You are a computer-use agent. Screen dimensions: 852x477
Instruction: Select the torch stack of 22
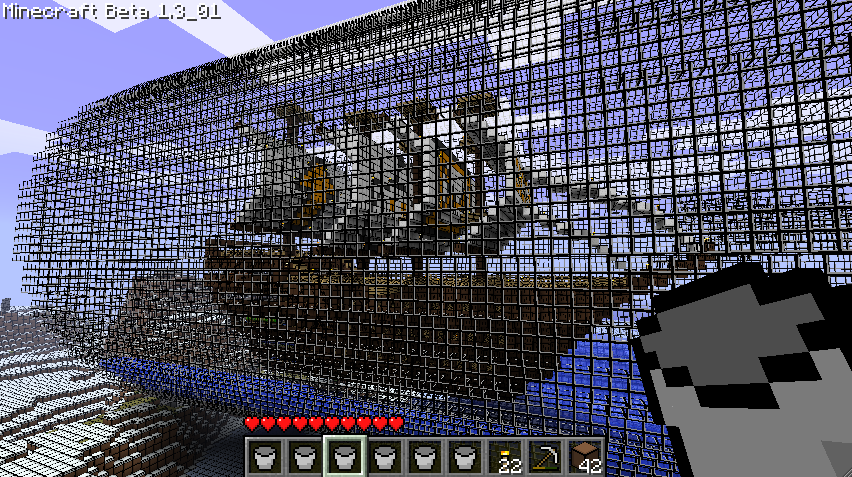click(505, 458)
